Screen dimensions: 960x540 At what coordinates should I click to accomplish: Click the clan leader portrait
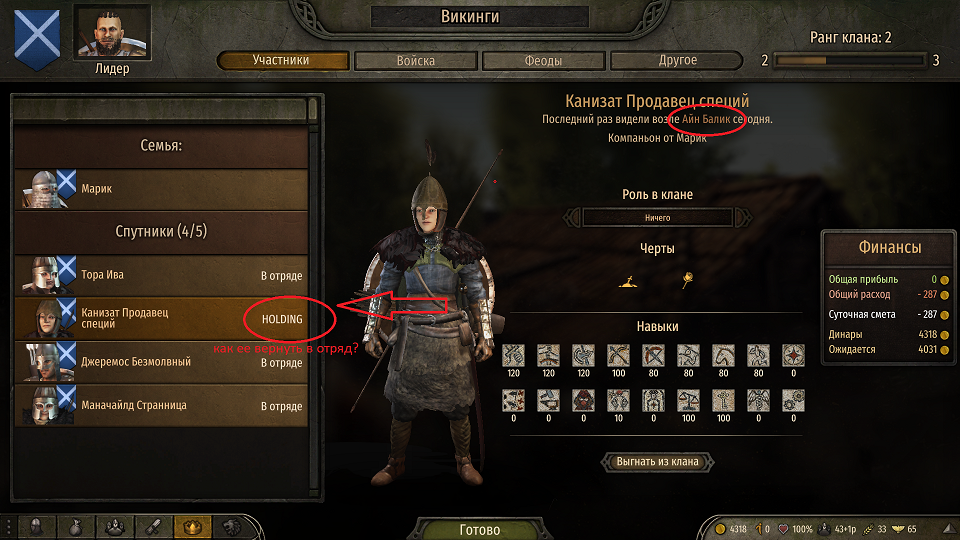pos(112,34)
